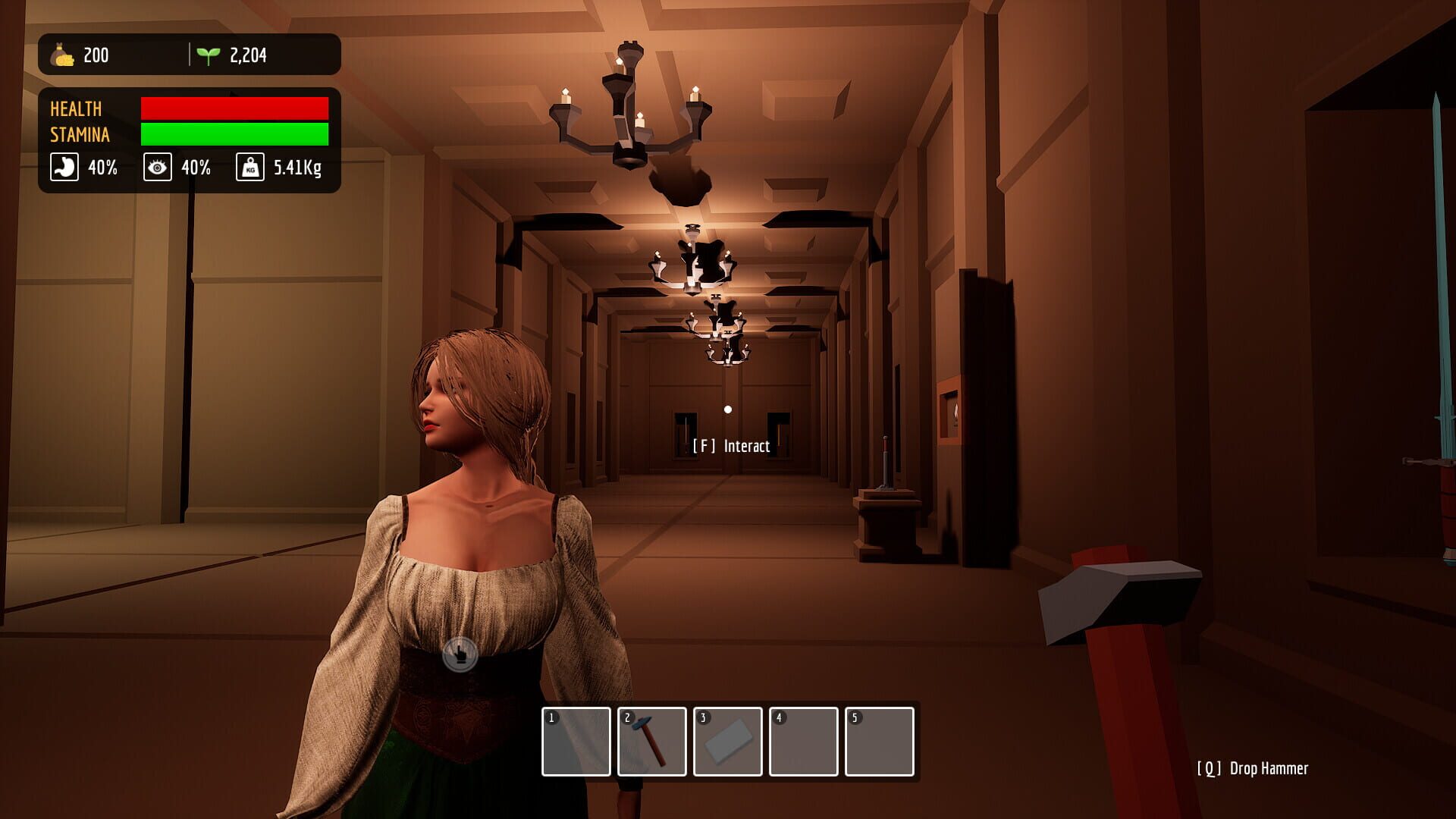Click the crosshair dot in the hallway center
Image resolution: width=1456 pixels, height=819 pixels.
point(729,409)
